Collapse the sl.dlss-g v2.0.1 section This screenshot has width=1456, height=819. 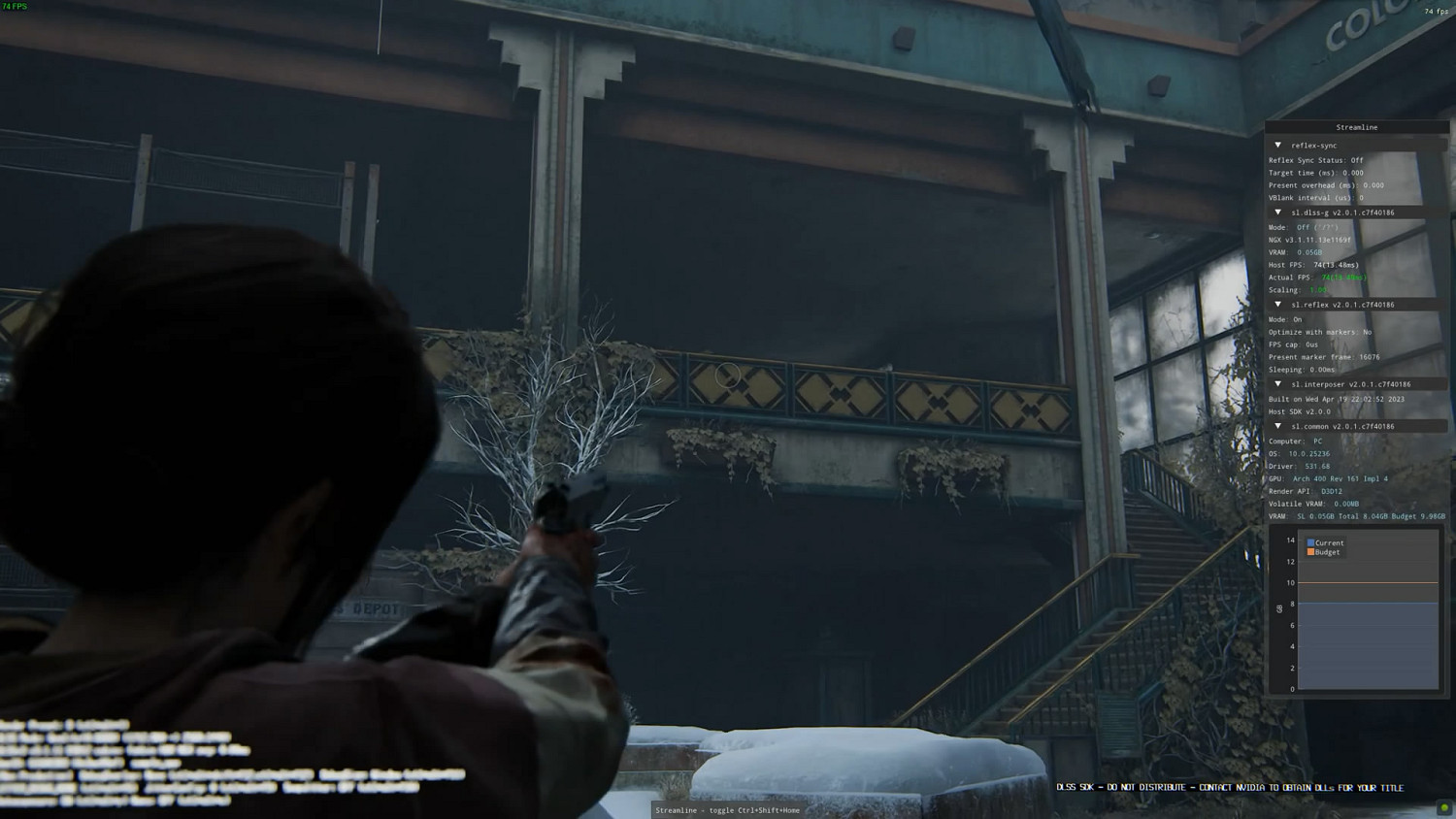pos(1278,212)
